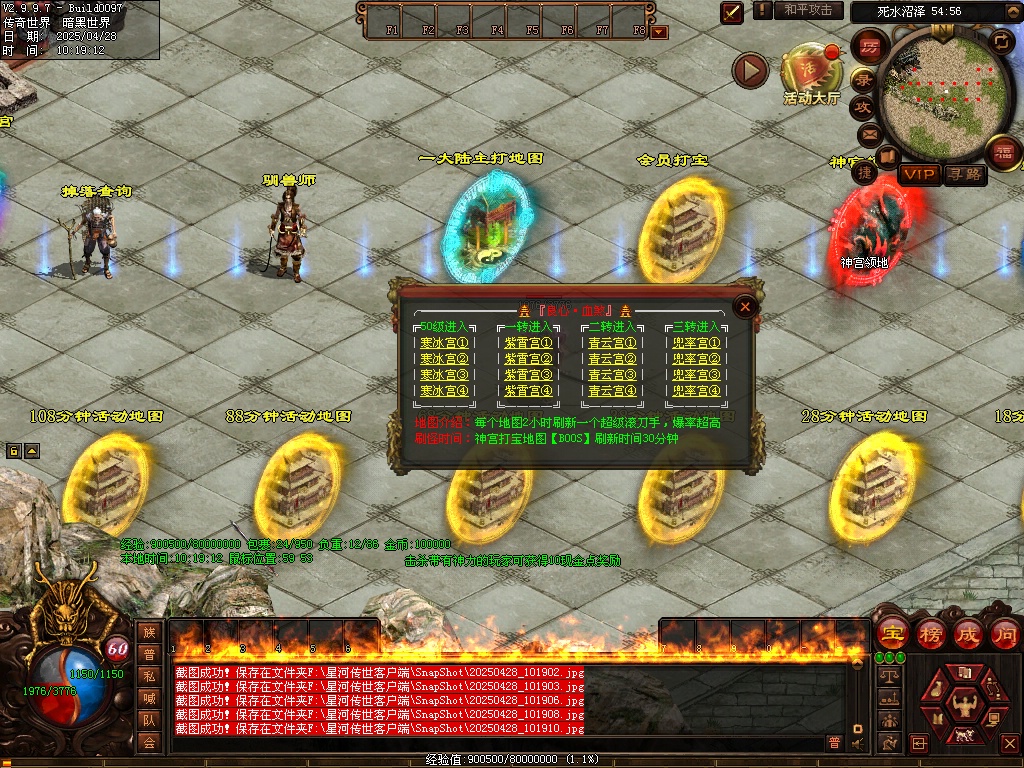Select 青云宫③ in the 二转 column
1024x768 pixels.
point(612,375)
